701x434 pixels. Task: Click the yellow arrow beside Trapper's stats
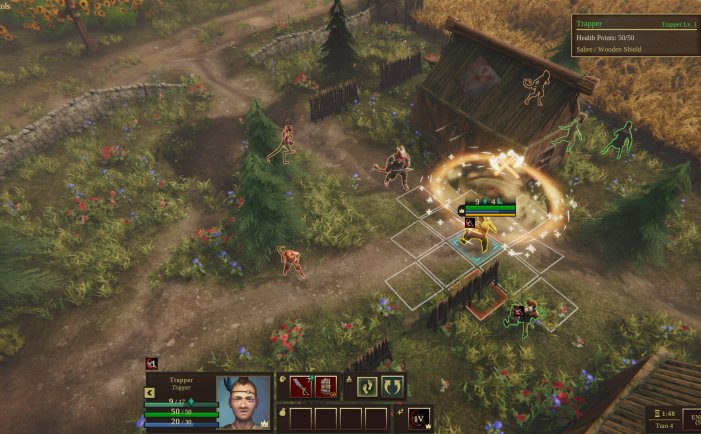point(150,393)
